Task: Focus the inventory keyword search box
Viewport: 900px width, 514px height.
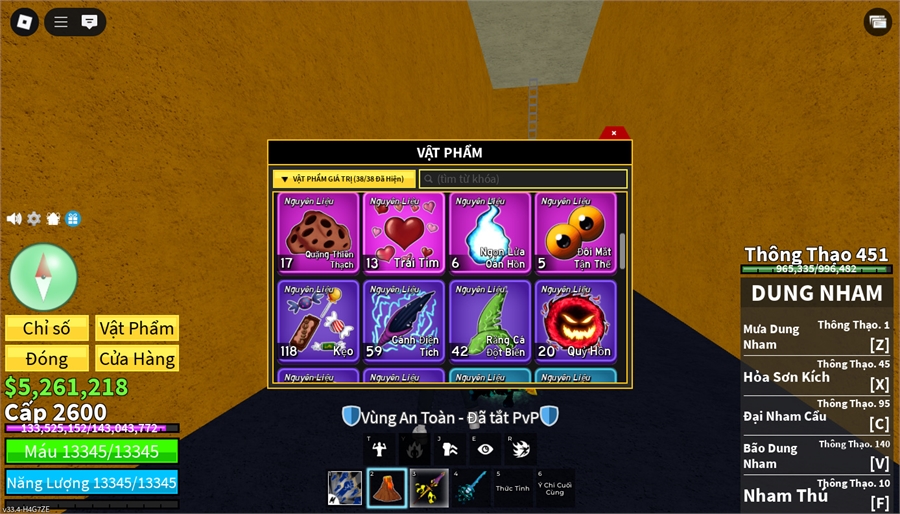Action: click(x=524, y=179)
